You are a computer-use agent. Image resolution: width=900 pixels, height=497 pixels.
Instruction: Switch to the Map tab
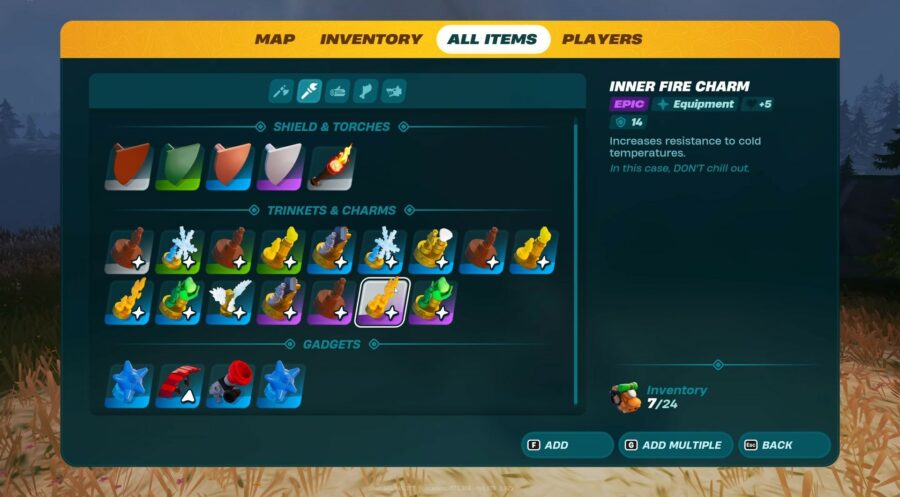(x=275, y=40)
